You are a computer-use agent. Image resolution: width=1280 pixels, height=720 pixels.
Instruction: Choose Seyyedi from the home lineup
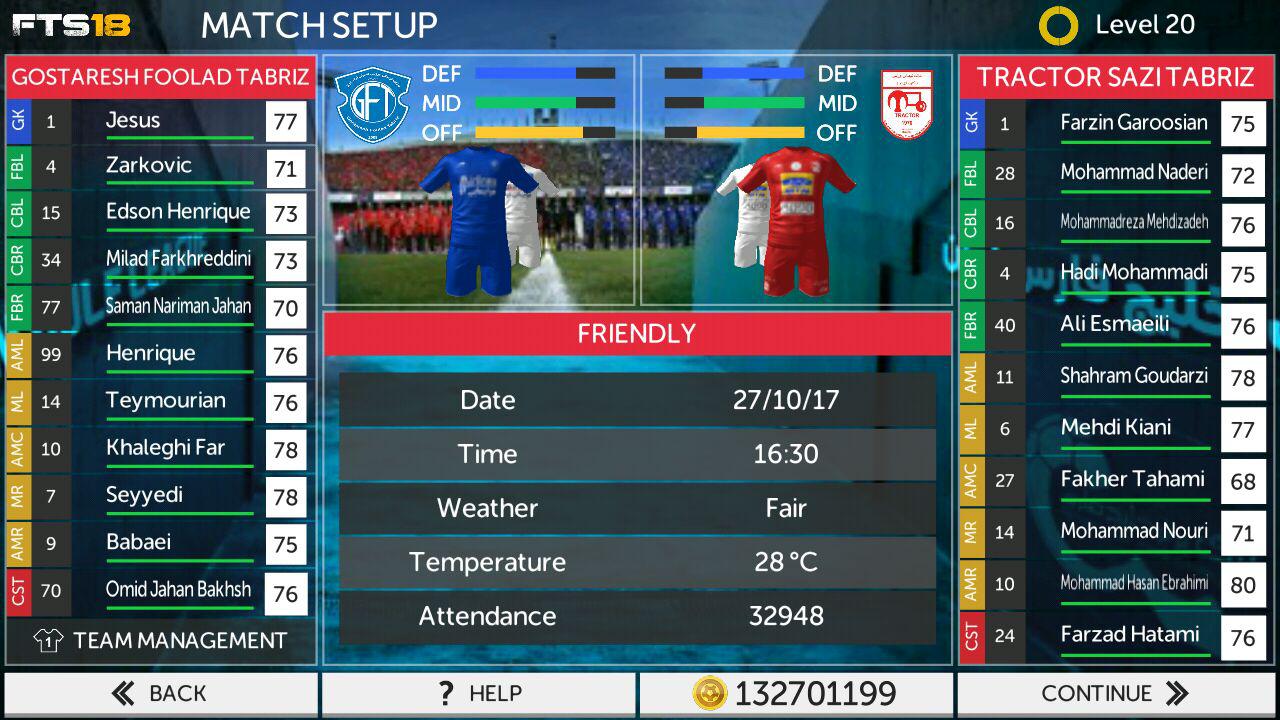[x=160, y=495]
